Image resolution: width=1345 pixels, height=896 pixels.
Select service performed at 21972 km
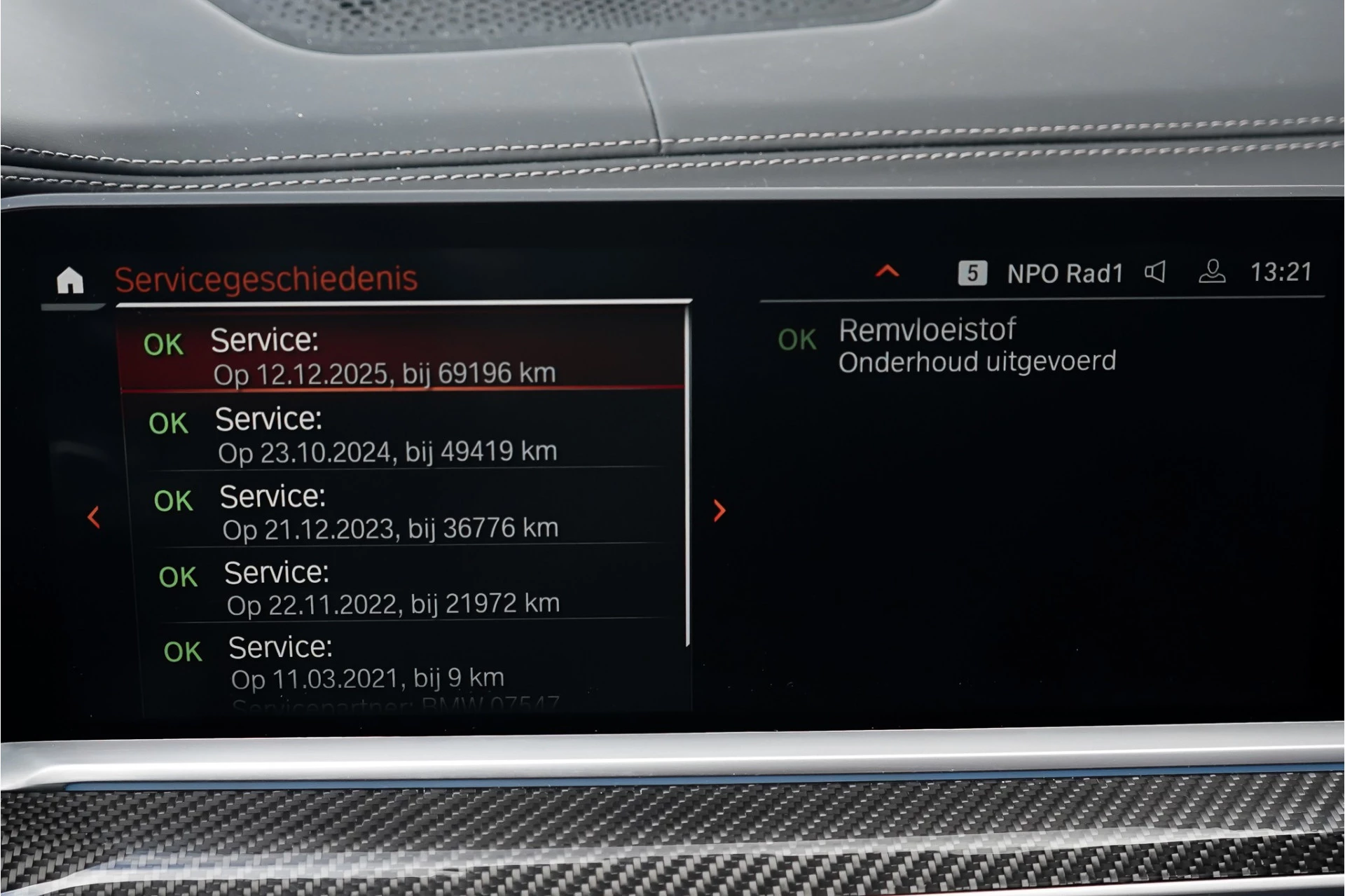[x=392, y=587]
